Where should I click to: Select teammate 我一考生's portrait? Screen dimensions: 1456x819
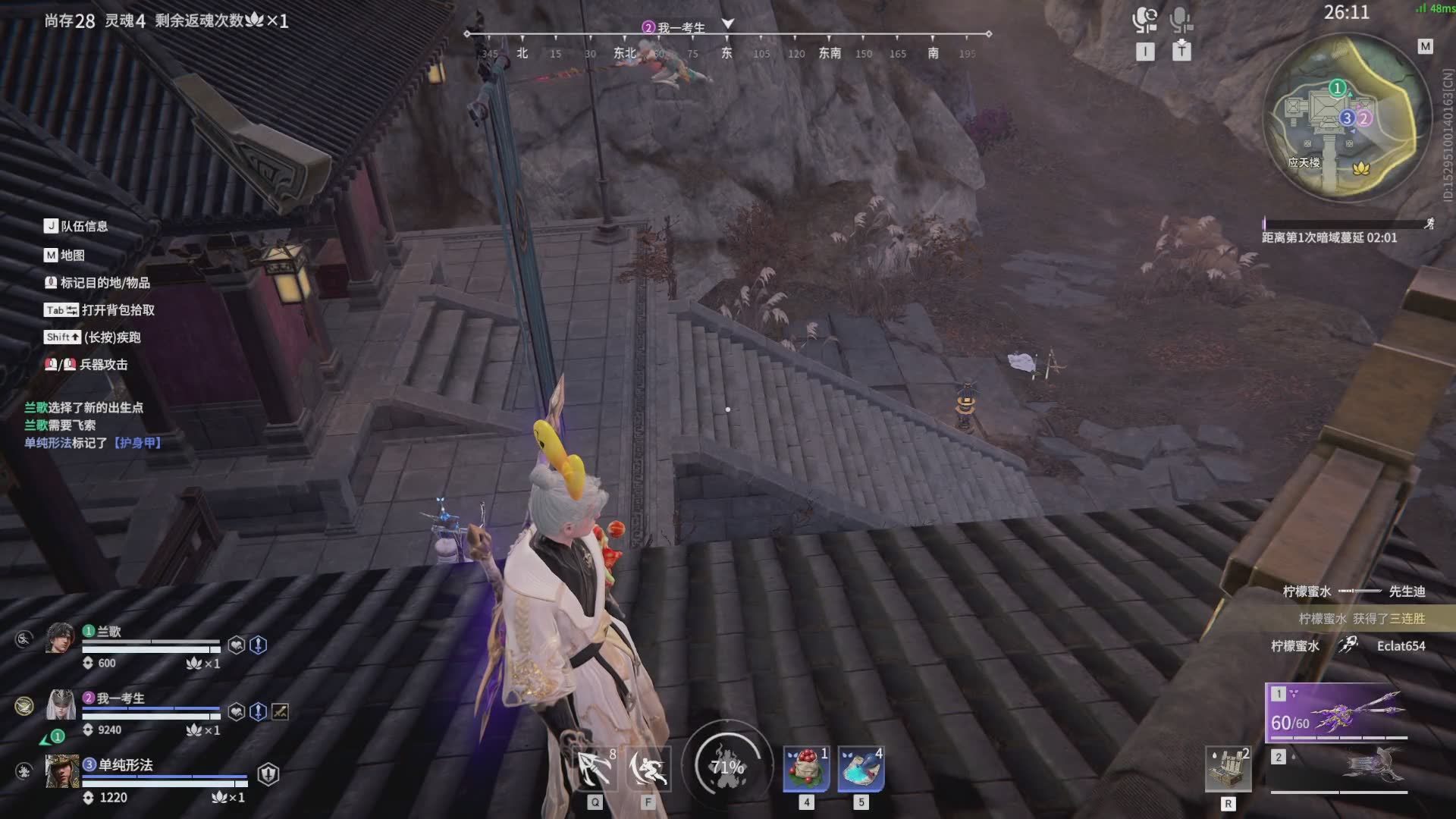tap(61, 705)
